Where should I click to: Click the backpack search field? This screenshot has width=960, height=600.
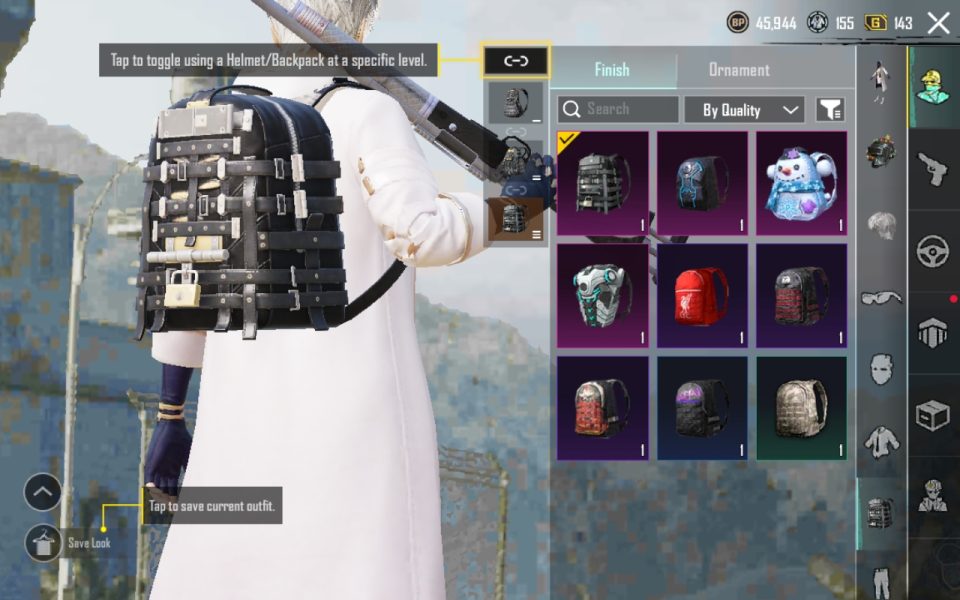click(x=618, y=109)
